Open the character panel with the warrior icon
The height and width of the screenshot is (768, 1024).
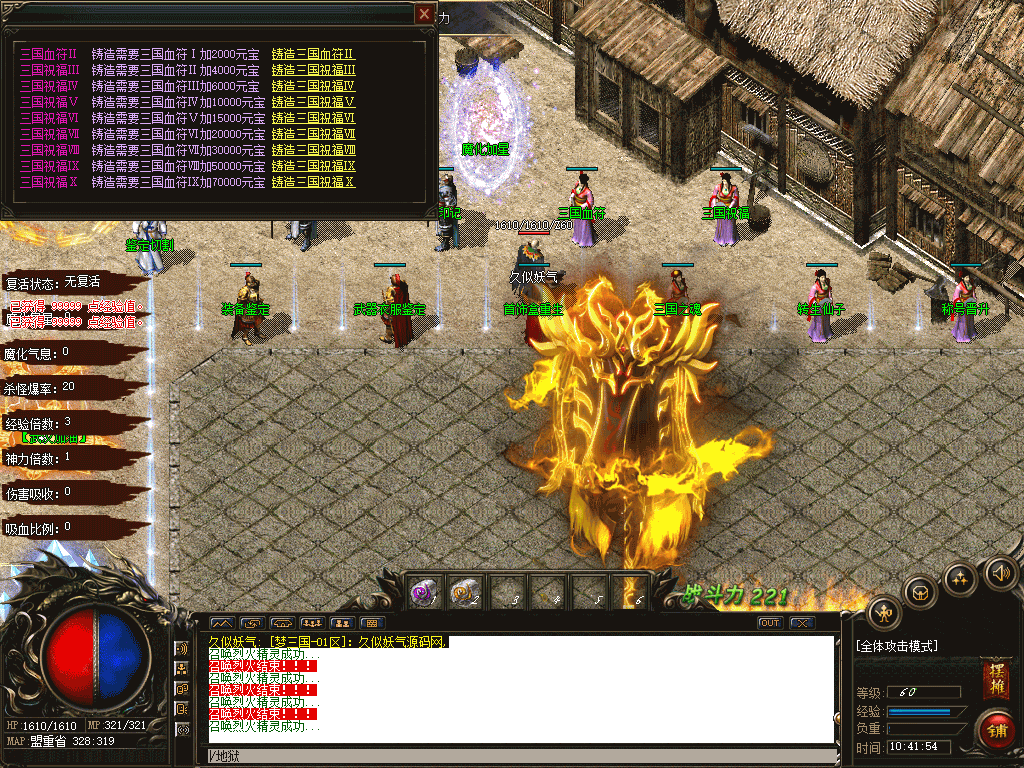[884, 613]
